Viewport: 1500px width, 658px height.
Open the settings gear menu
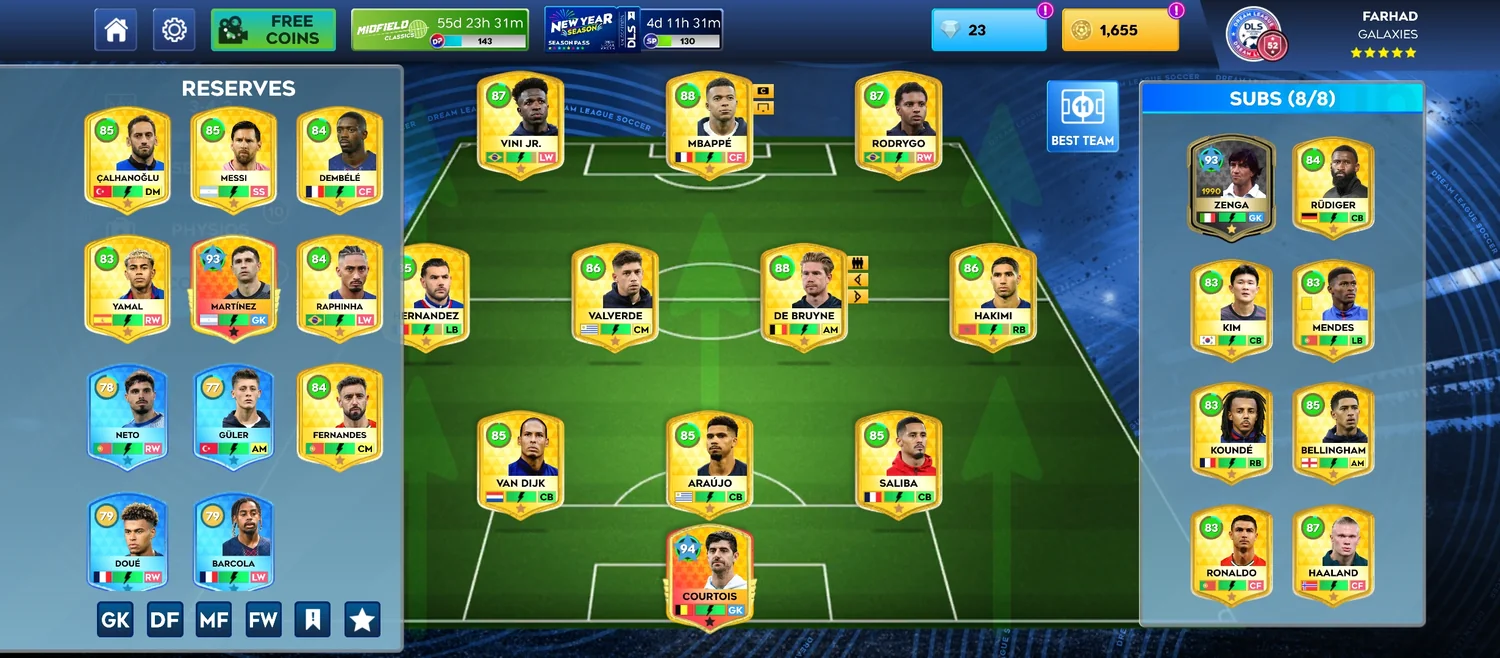pyautogui.click(x=174, y=30)
